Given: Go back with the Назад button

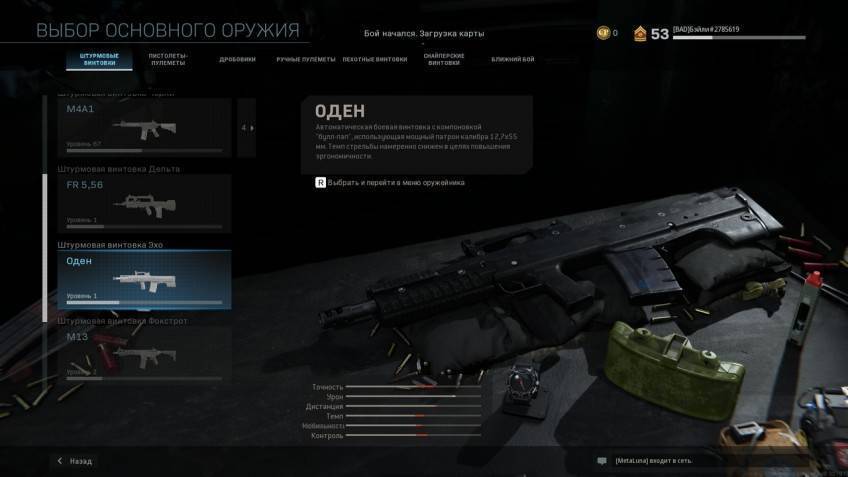Looking at the screenshot, I should (74, 461).
